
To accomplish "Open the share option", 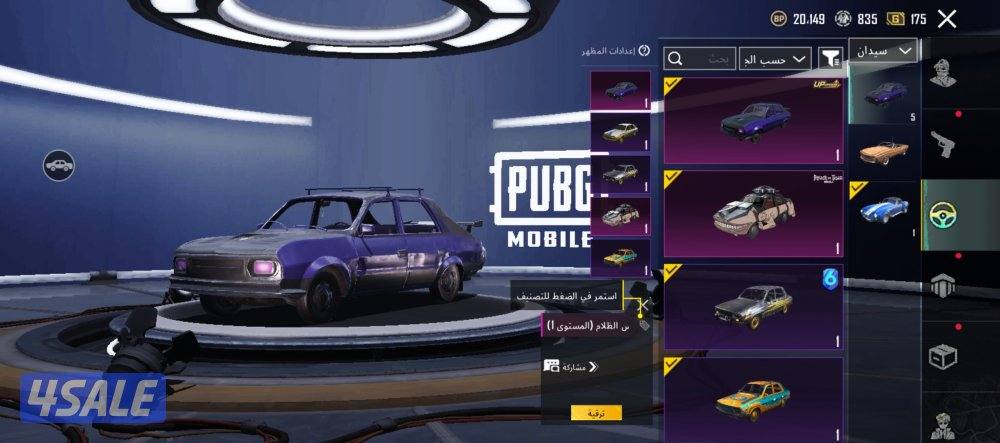I will [570, 367].
